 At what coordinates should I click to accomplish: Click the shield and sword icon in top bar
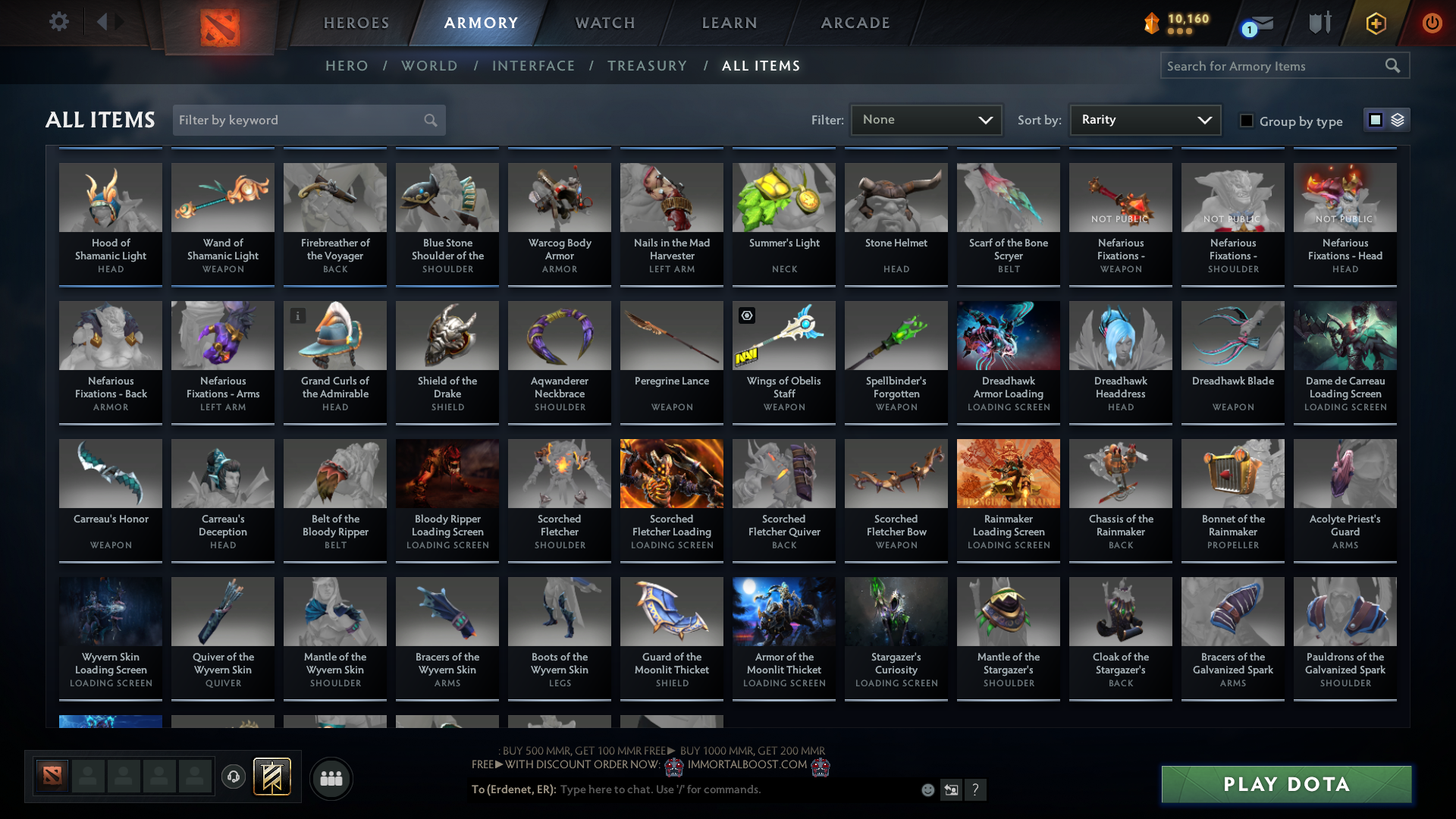point(1319,23)
